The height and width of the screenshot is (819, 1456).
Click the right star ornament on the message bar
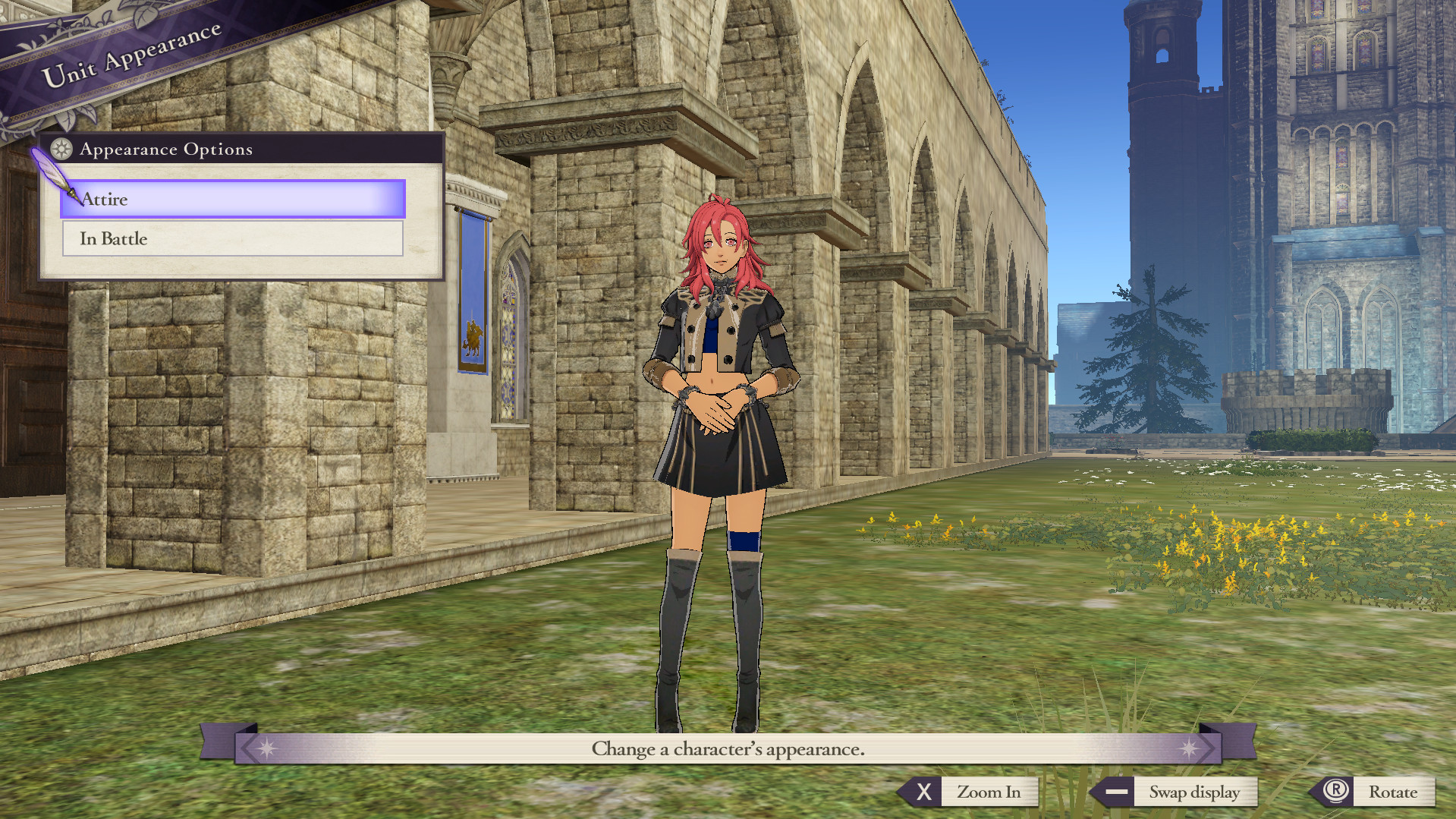click(x=1187, y=748)
